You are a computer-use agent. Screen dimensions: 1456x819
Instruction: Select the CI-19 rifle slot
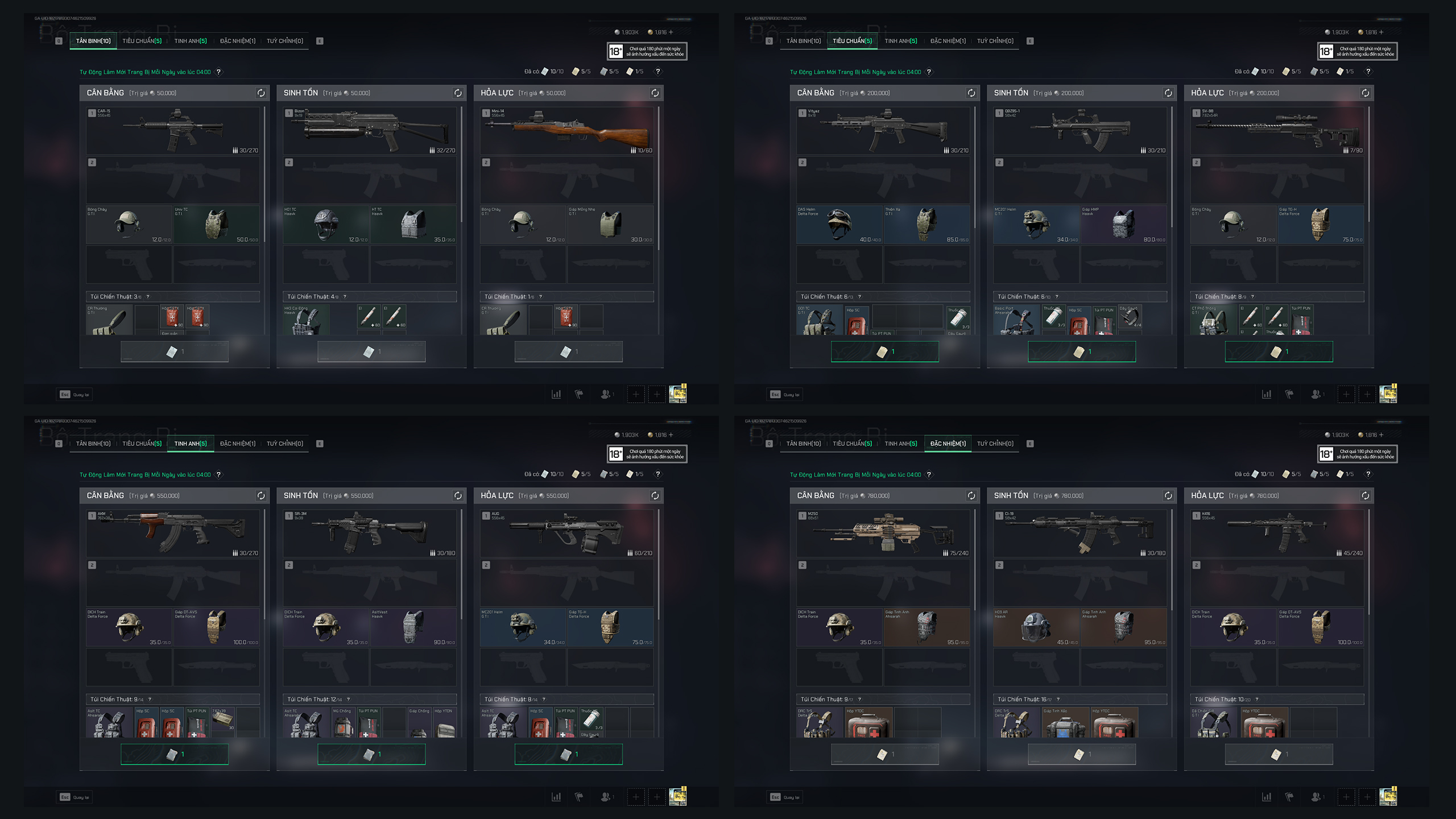1079,533
